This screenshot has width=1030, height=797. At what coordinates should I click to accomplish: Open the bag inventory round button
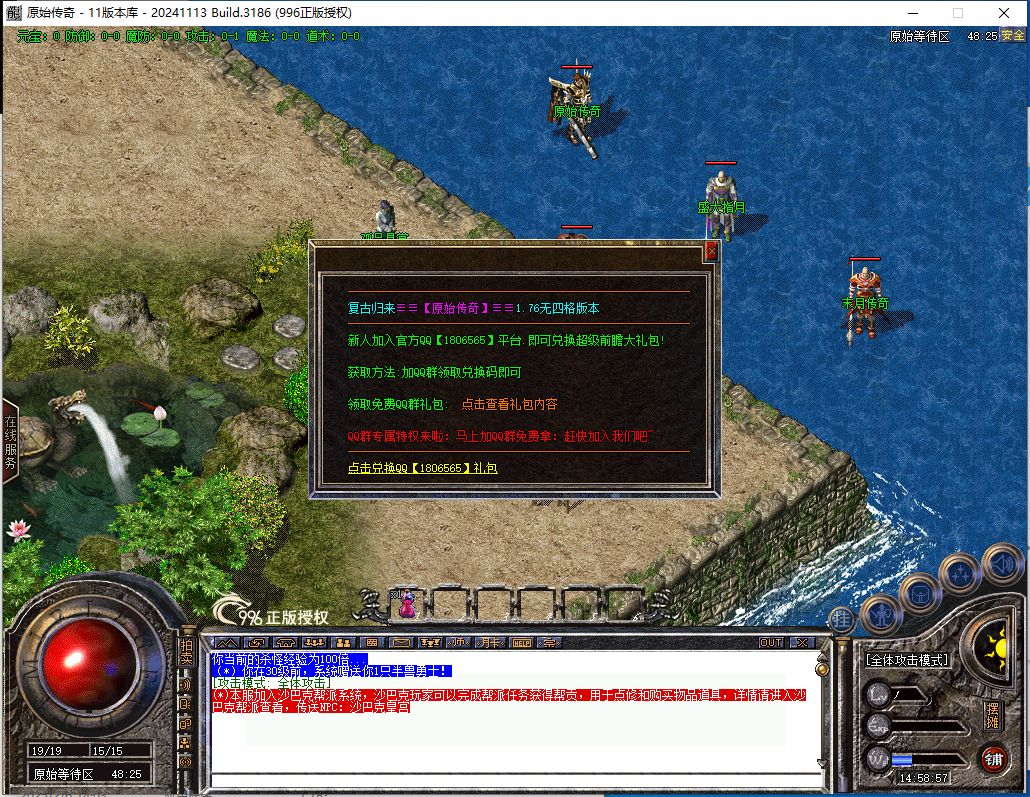[919, 592]
